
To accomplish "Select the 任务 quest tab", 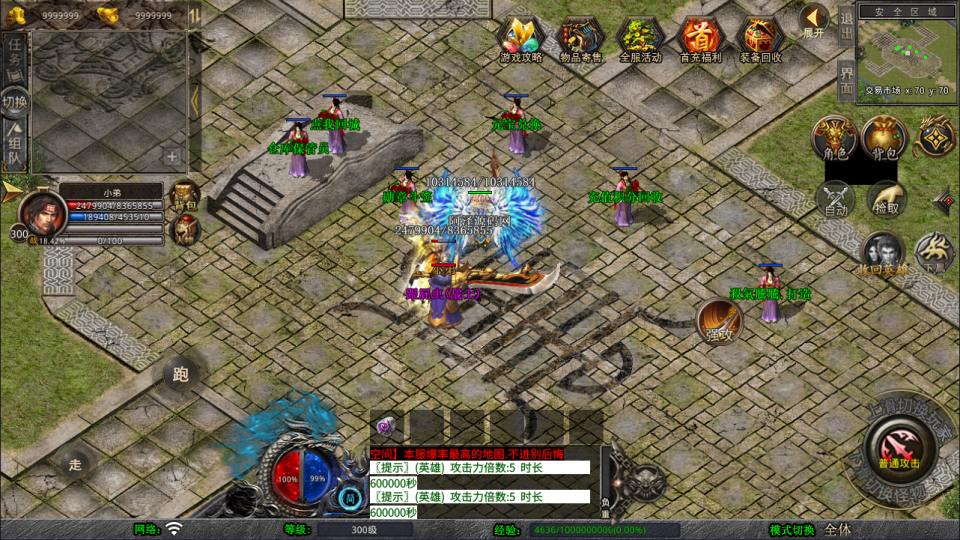I will [14, 57].
